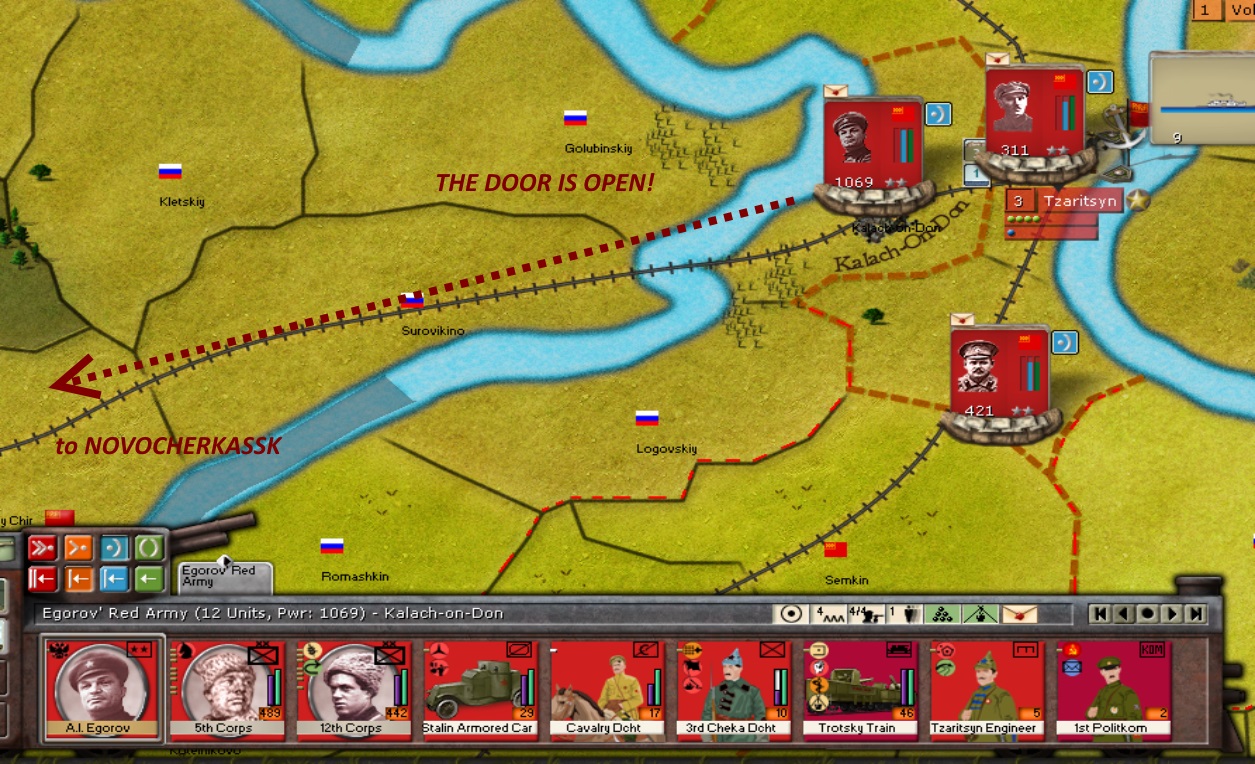Jump to the first unit page arrow
Viewport: 1255px width, 764px height.
click(x=1100, y=614)
